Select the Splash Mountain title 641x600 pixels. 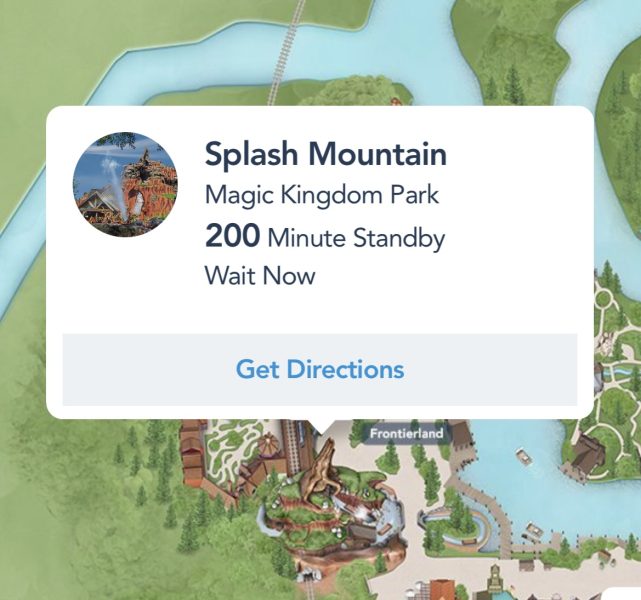coord(325,154)
